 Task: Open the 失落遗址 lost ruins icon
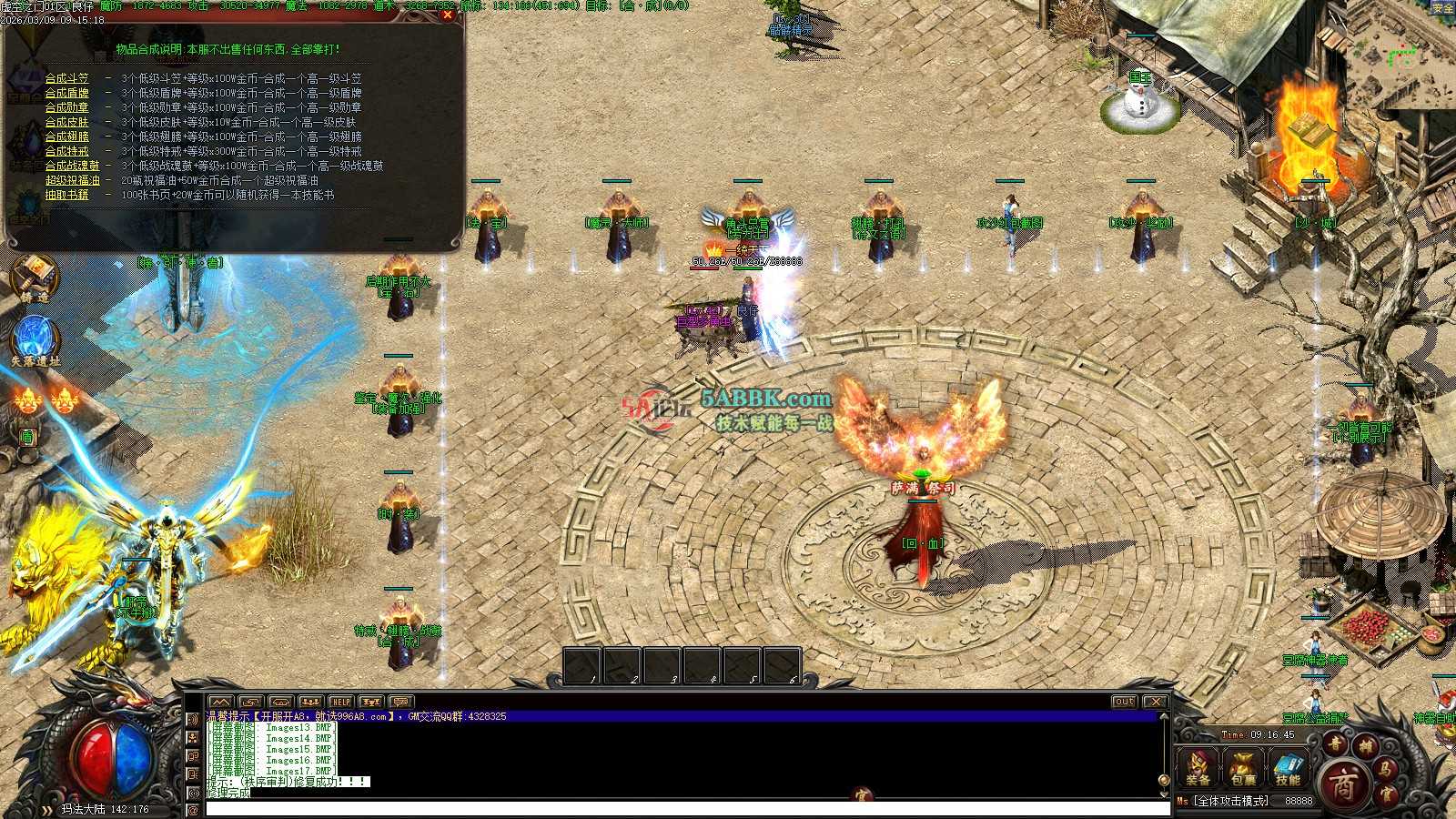click(35, 339)
